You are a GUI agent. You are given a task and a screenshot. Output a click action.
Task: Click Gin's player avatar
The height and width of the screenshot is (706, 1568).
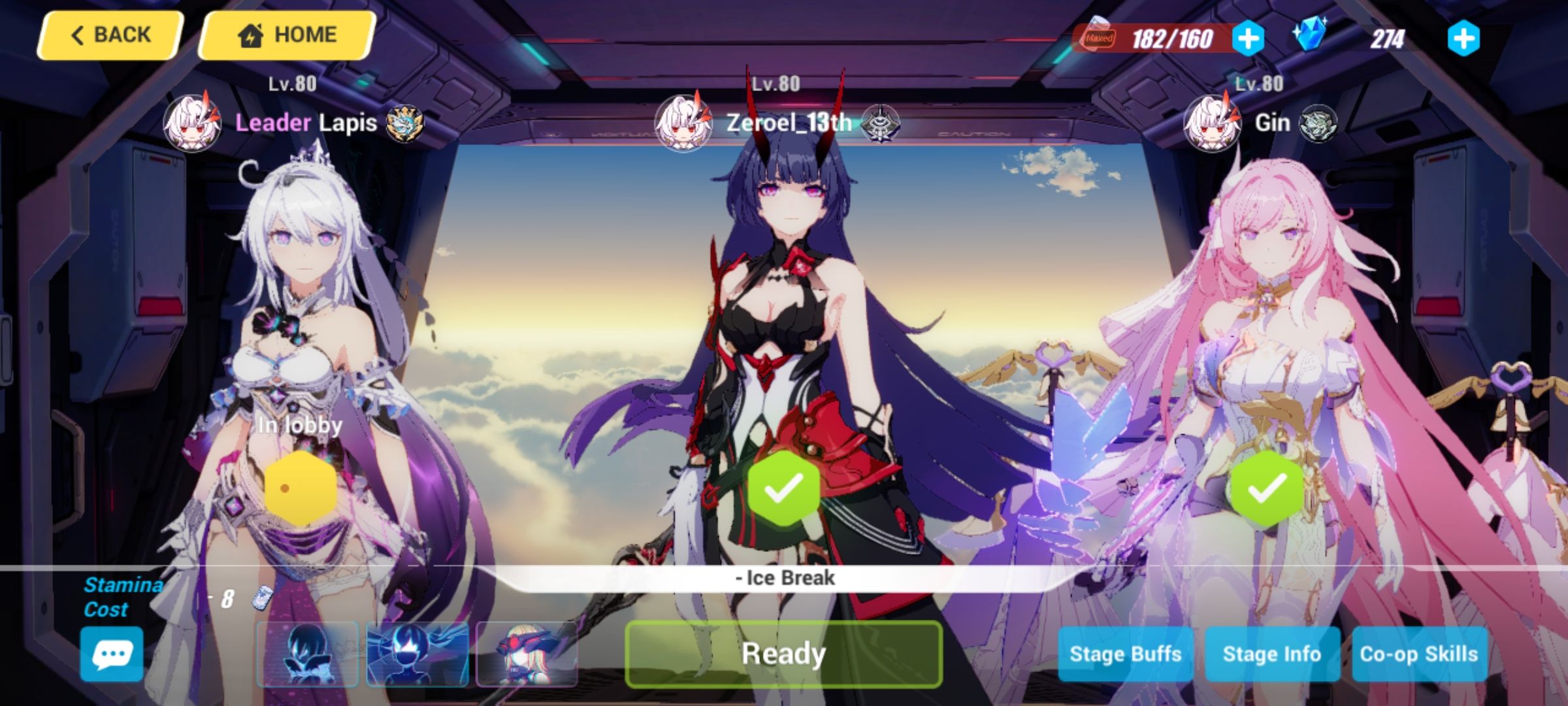tap(1212, 123)
